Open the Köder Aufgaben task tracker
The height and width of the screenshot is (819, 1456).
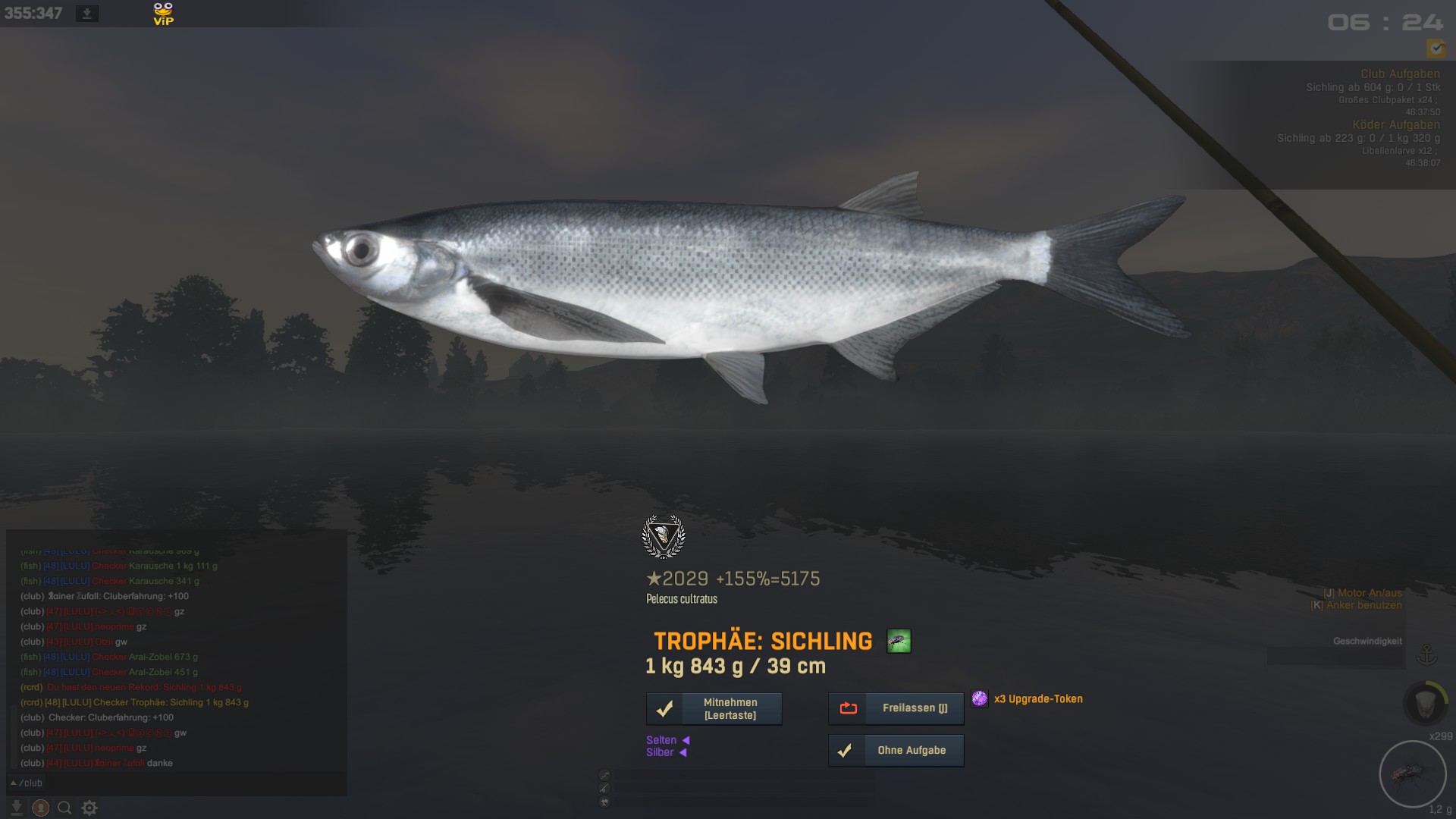(1395, 124)
